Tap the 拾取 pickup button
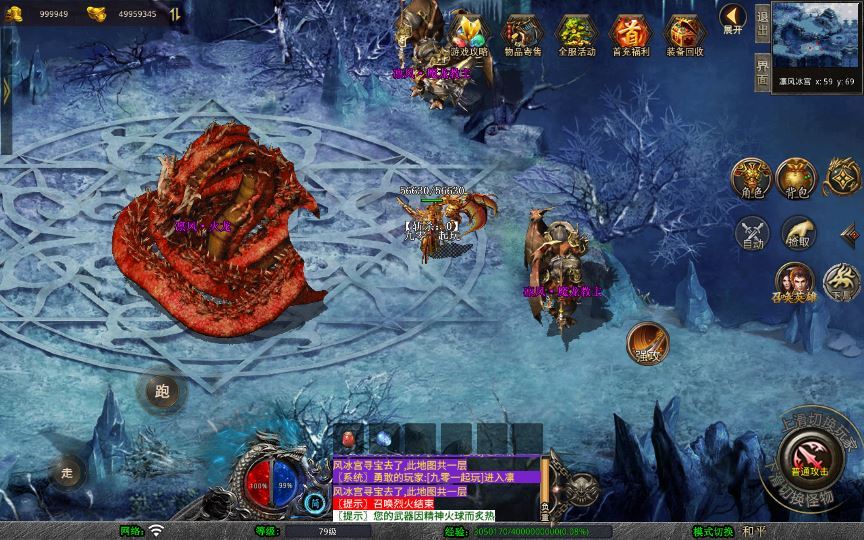 pyautogui.click(x=798, y=234)
